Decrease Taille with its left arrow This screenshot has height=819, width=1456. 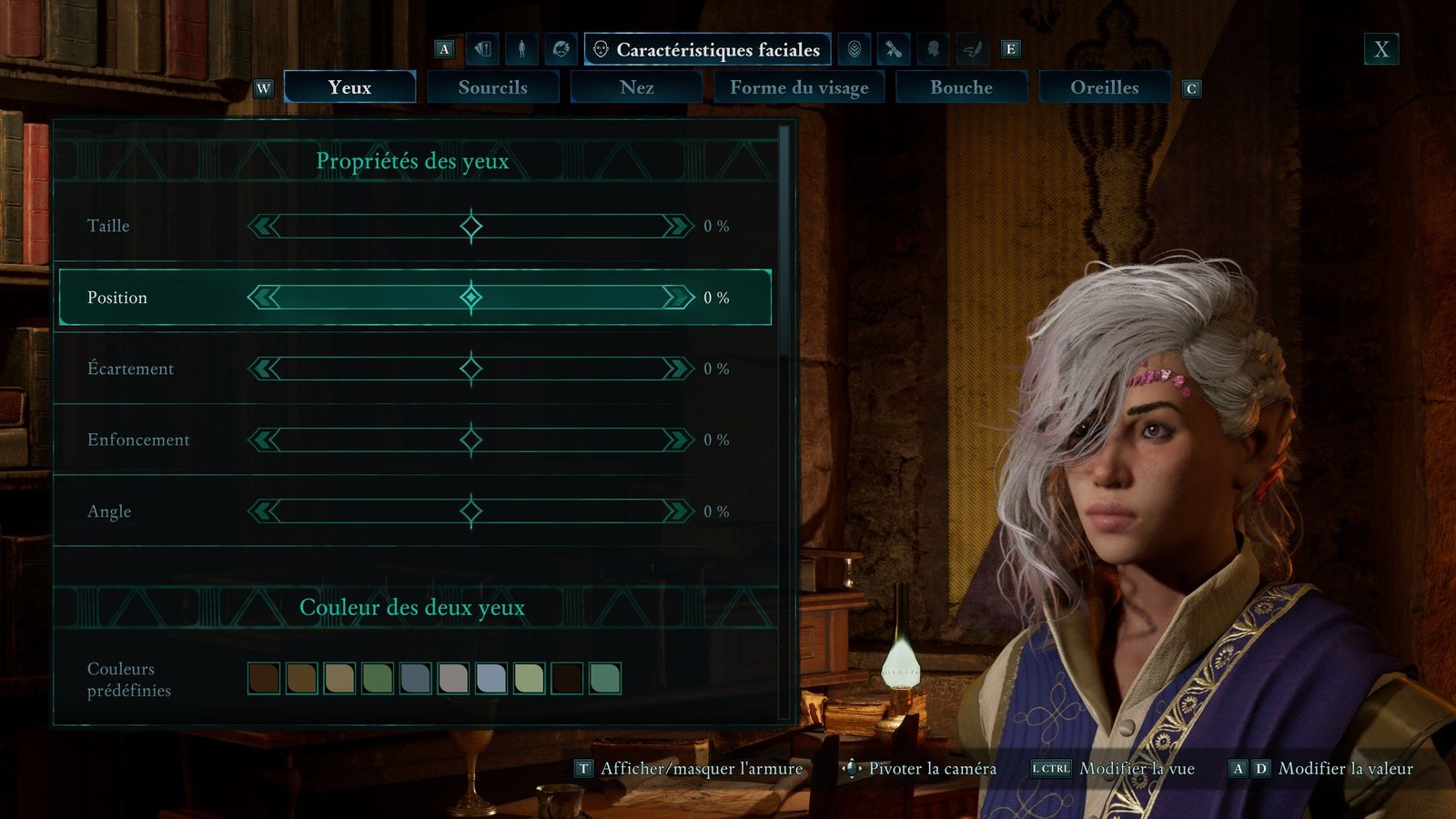264,226
